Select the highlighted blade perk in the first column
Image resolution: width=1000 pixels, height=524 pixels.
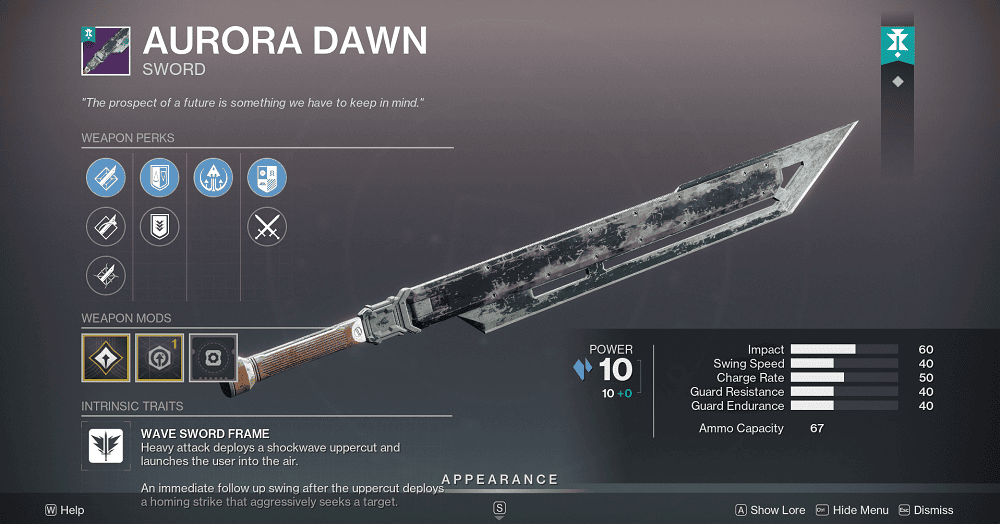click(106, 178)
